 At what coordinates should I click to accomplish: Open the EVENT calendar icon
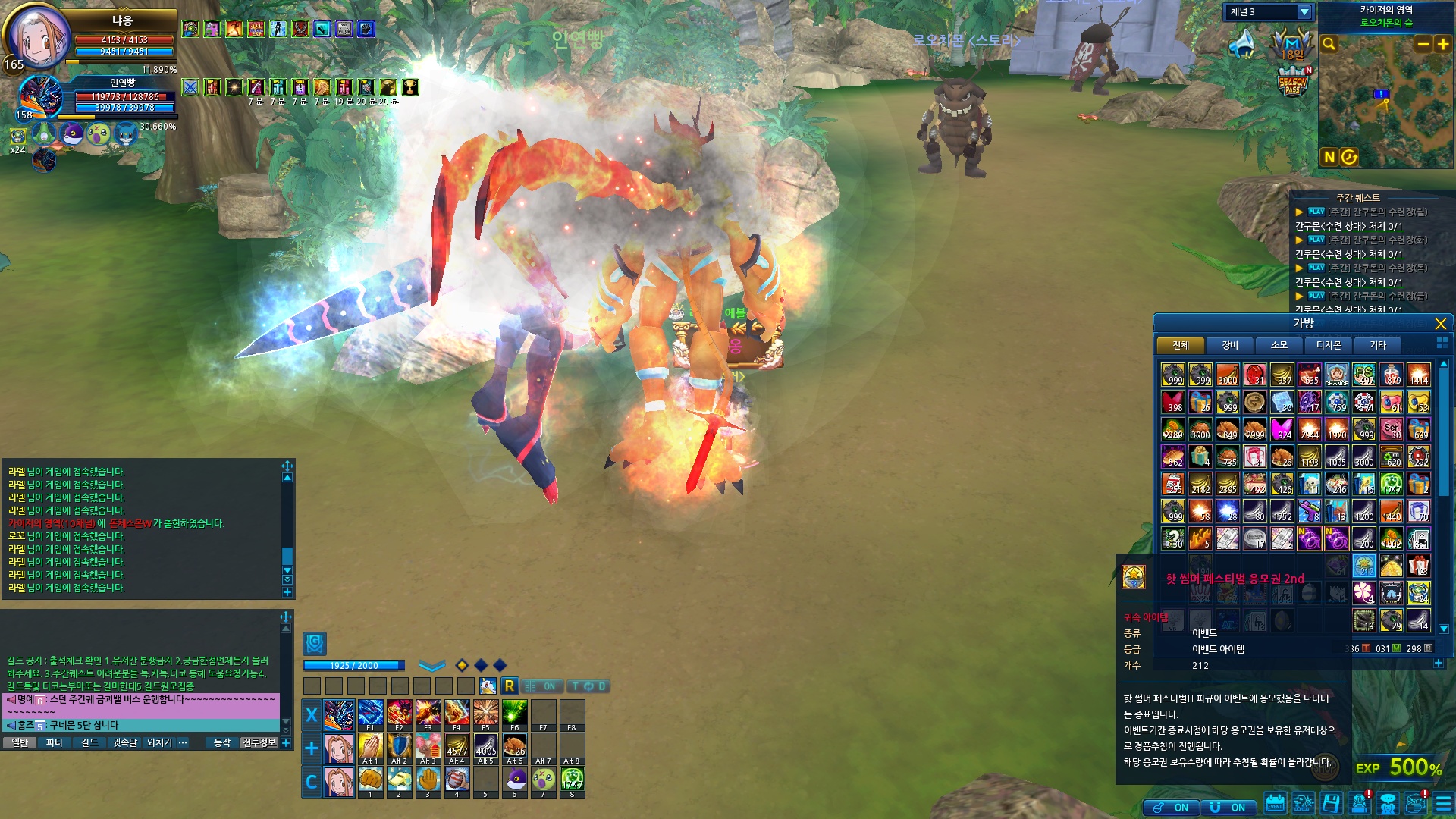tap(1275, 804)
